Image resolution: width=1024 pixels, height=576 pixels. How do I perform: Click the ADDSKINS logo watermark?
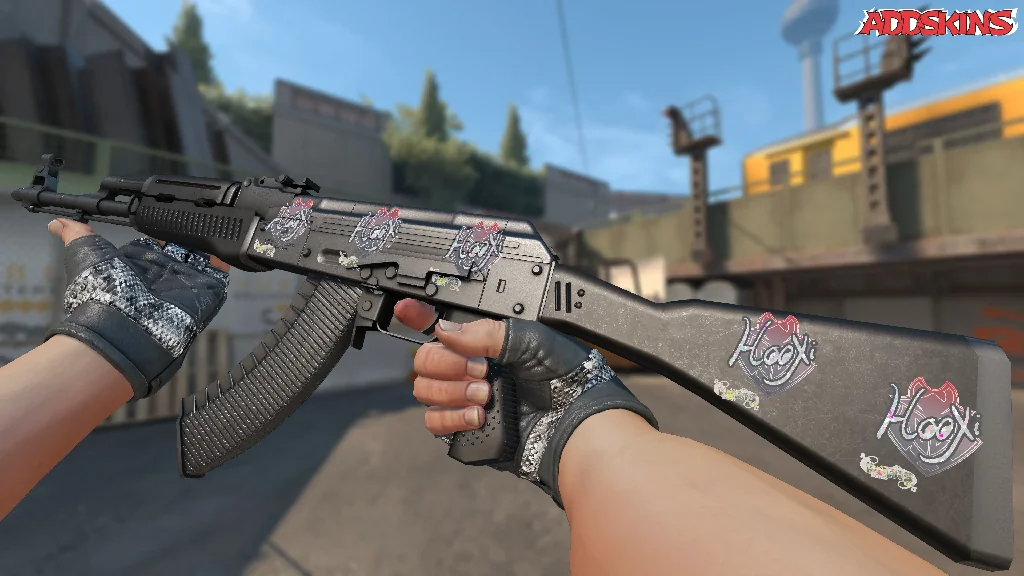tap(937, 23)
